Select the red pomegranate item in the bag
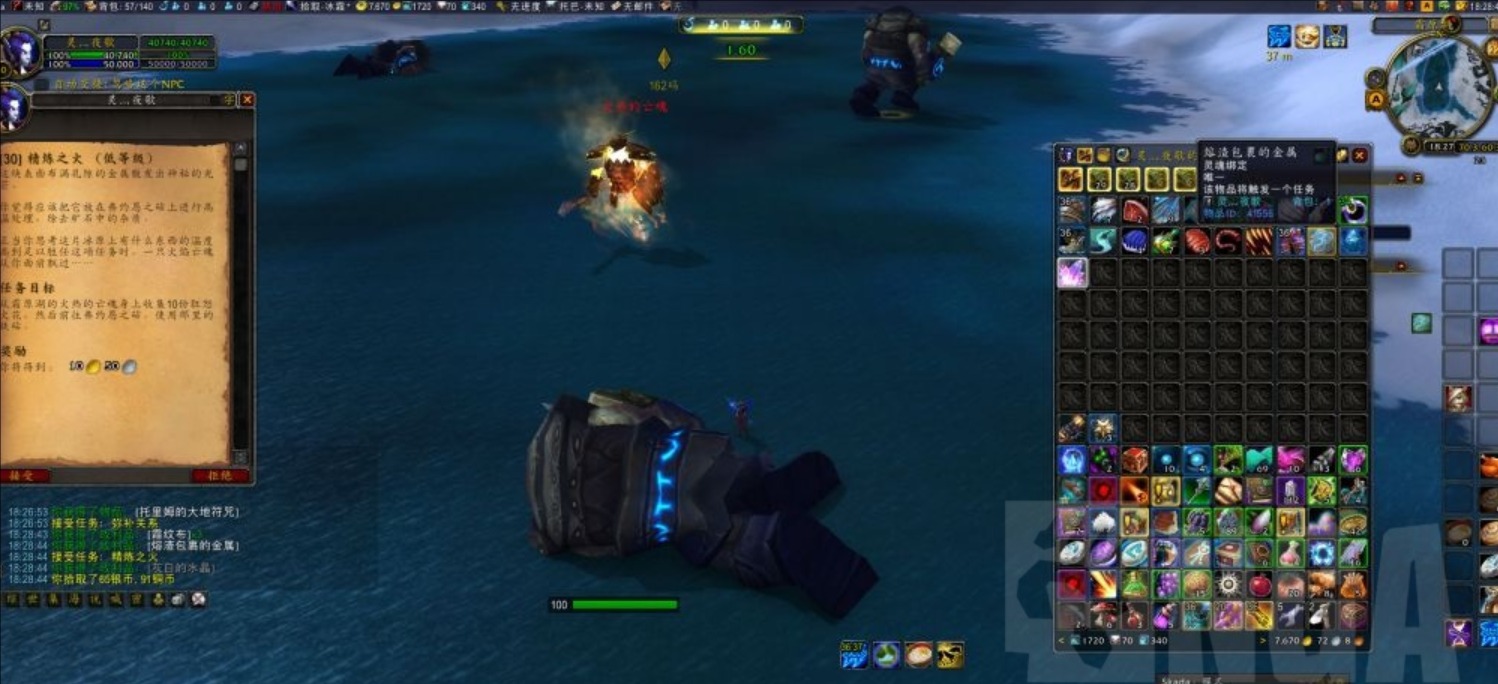Viewport: 1498px width, 684px height. coord(1262,584)
